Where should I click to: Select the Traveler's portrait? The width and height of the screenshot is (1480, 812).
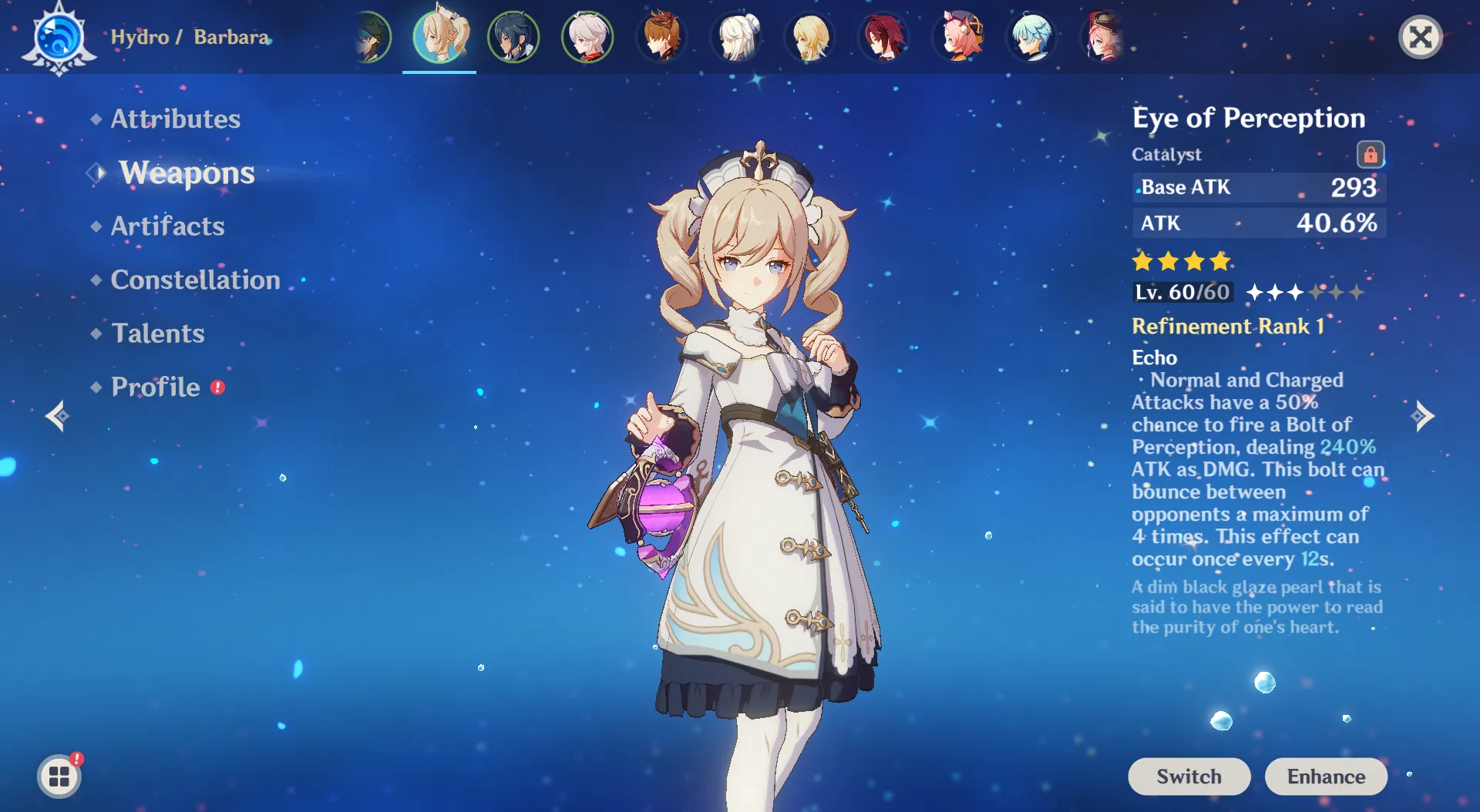point(809,35)
